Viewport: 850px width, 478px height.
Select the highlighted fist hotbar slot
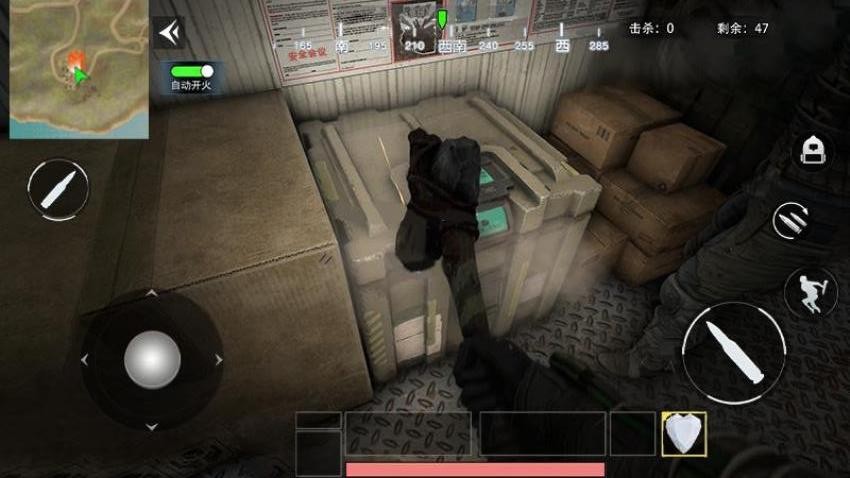(x=683, y=433)
